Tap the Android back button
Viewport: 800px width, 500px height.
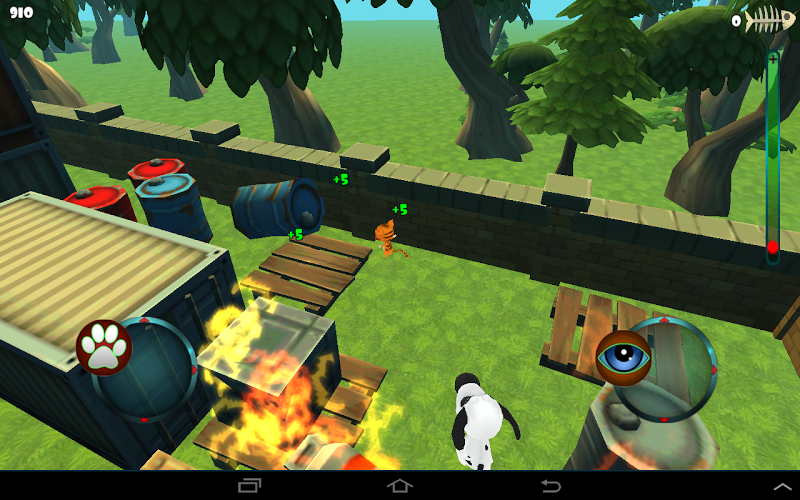pyautogui.click(x=550, y=486)
